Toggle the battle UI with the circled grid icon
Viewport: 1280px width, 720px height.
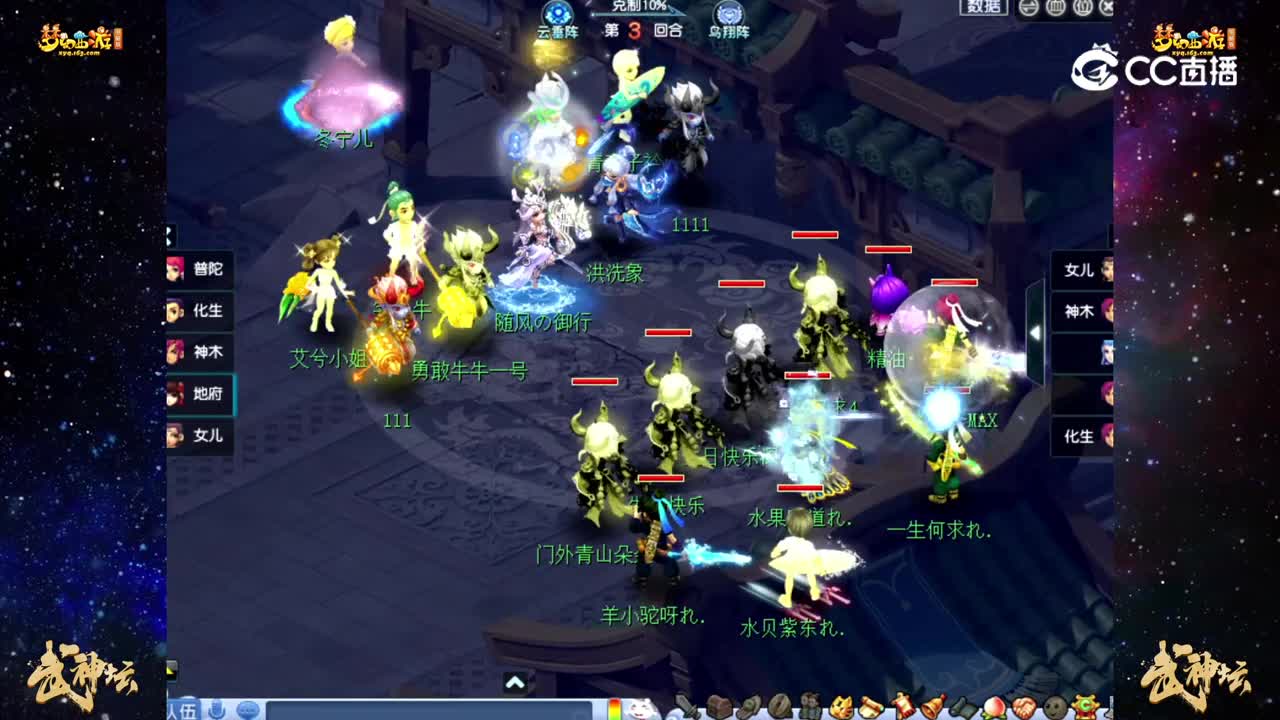click(x=1055, y=6)
